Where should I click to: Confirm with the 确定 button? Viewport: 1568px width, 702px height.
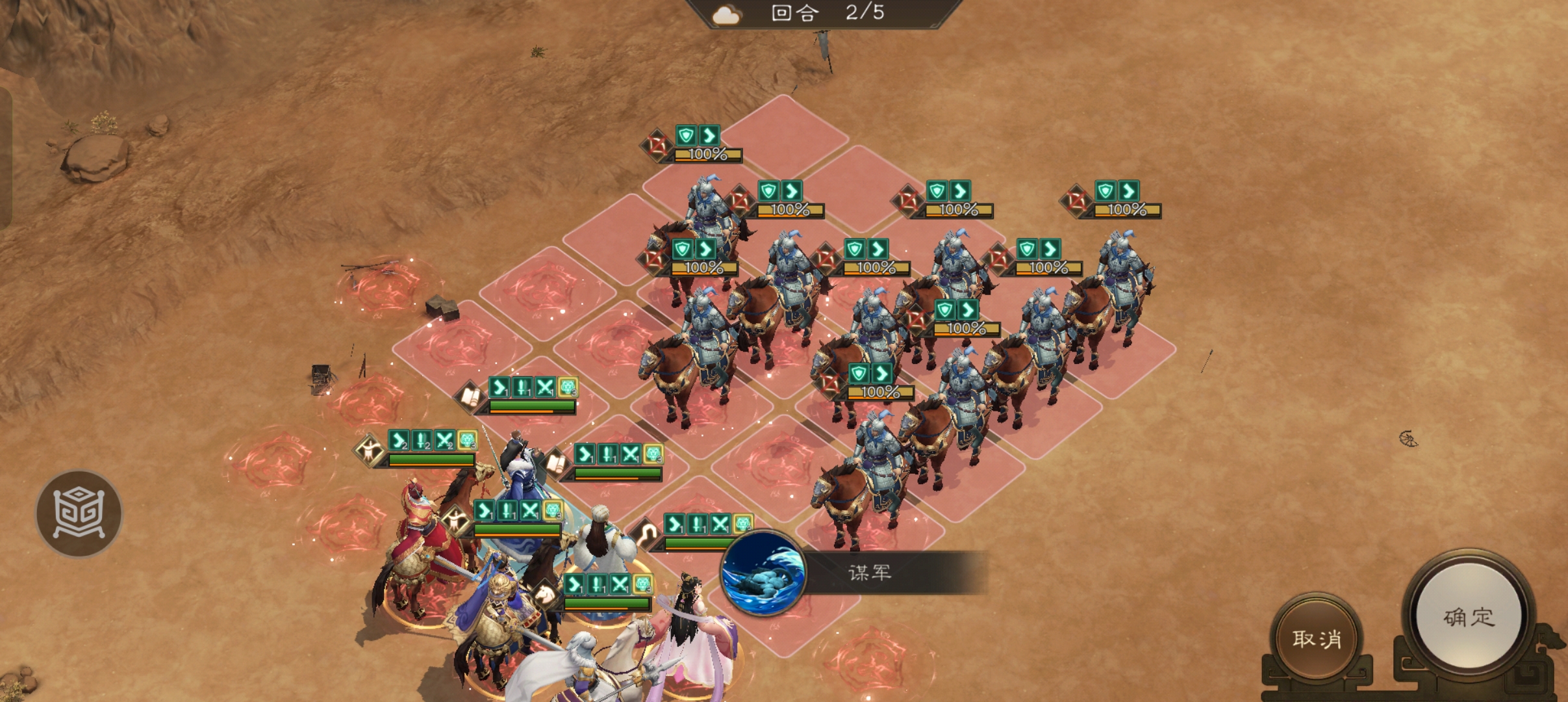point(1469,616)
